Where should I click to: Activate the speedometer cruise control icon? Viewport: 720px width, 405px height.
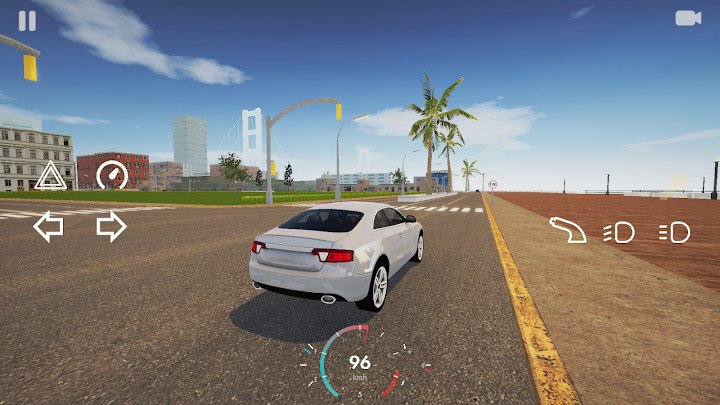[112, 176]
